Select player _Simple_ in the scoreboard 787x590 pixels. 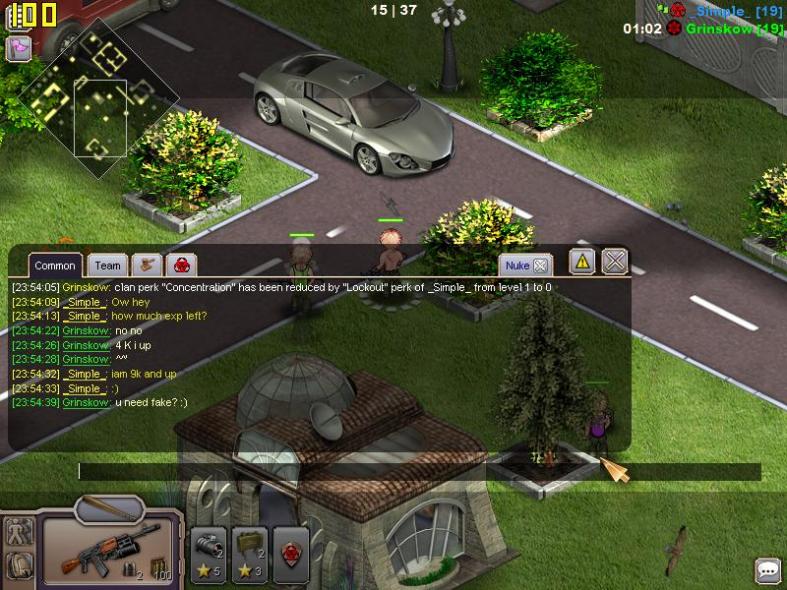tap(720, 11)
